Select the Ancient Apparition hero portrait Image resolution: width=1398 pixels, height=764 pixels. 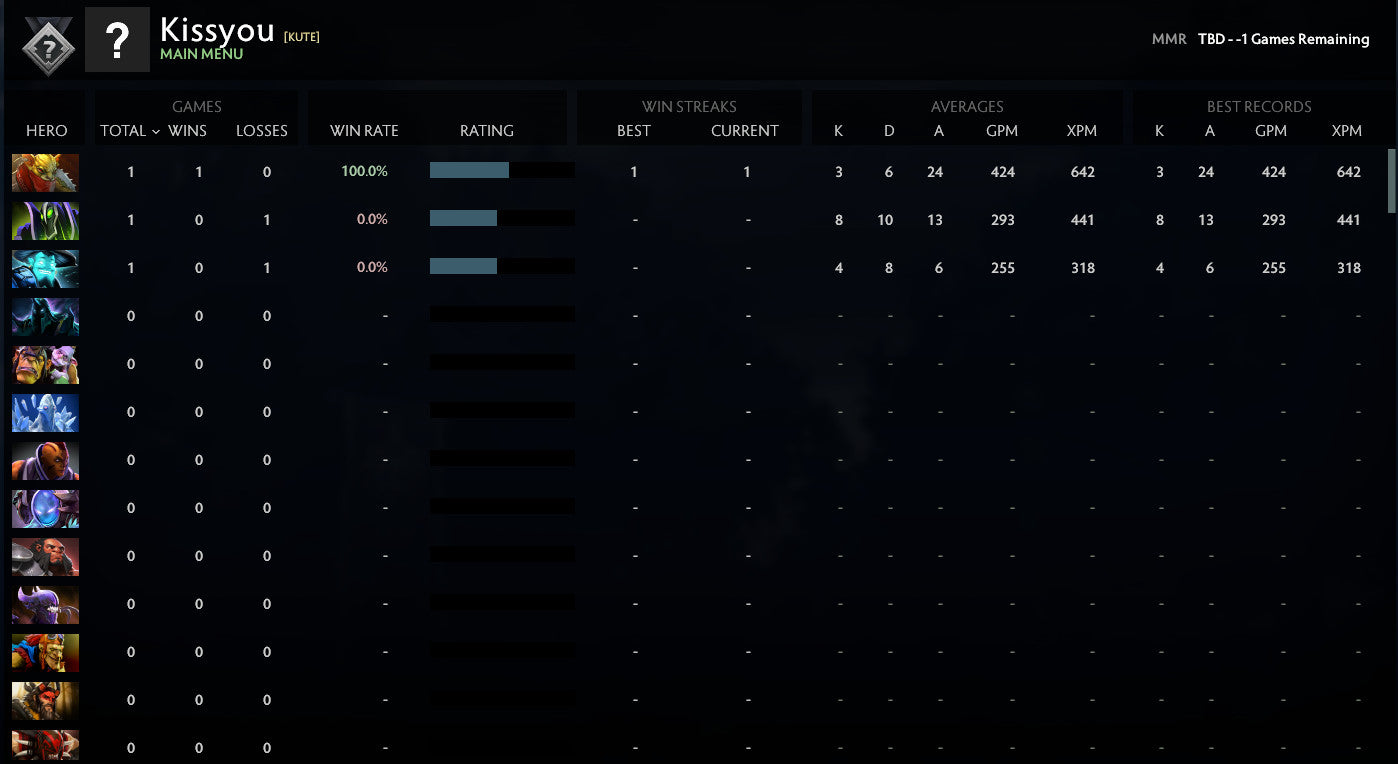(45, 412)
